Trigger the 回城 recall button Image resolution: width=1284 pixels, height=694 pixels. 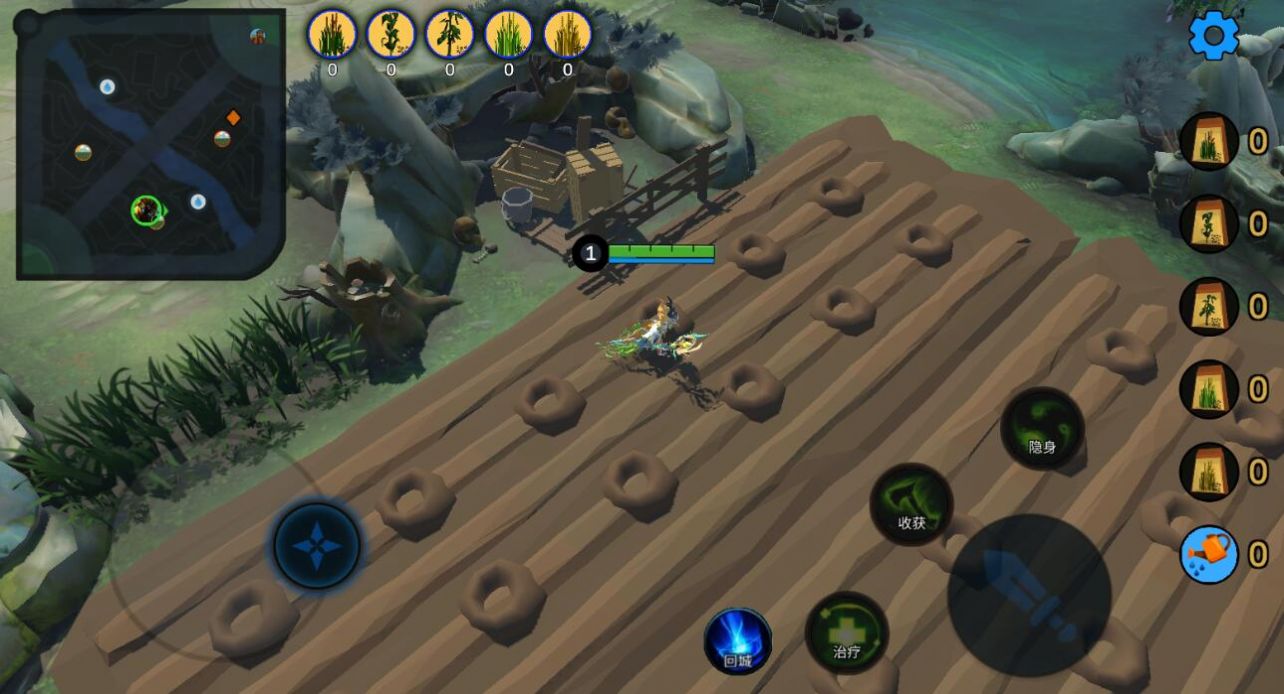coord(738,641)
